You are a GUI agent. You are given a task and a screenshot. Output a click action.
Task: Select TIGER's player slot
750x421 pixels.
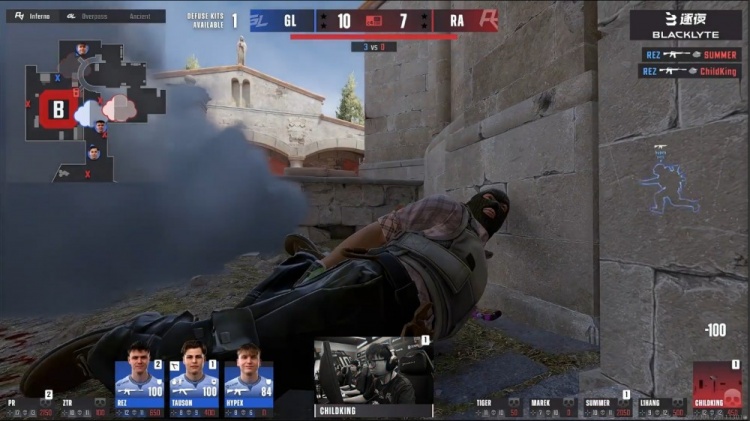pyautogui.click(x=499, y=406)
